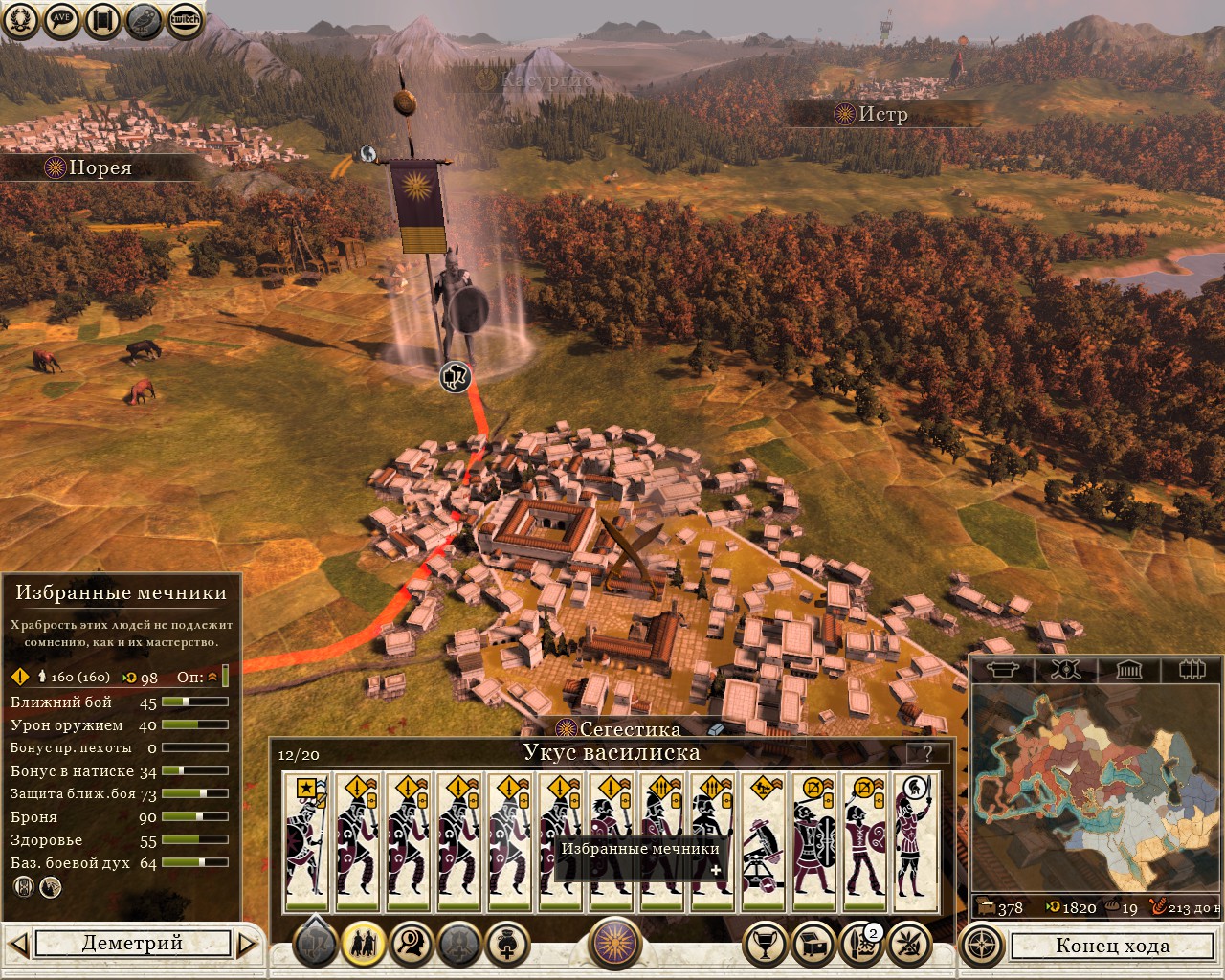The image size is (1225, 980).
Task: Click the Деметрий general name plate
Action: [x=132, y=944]
